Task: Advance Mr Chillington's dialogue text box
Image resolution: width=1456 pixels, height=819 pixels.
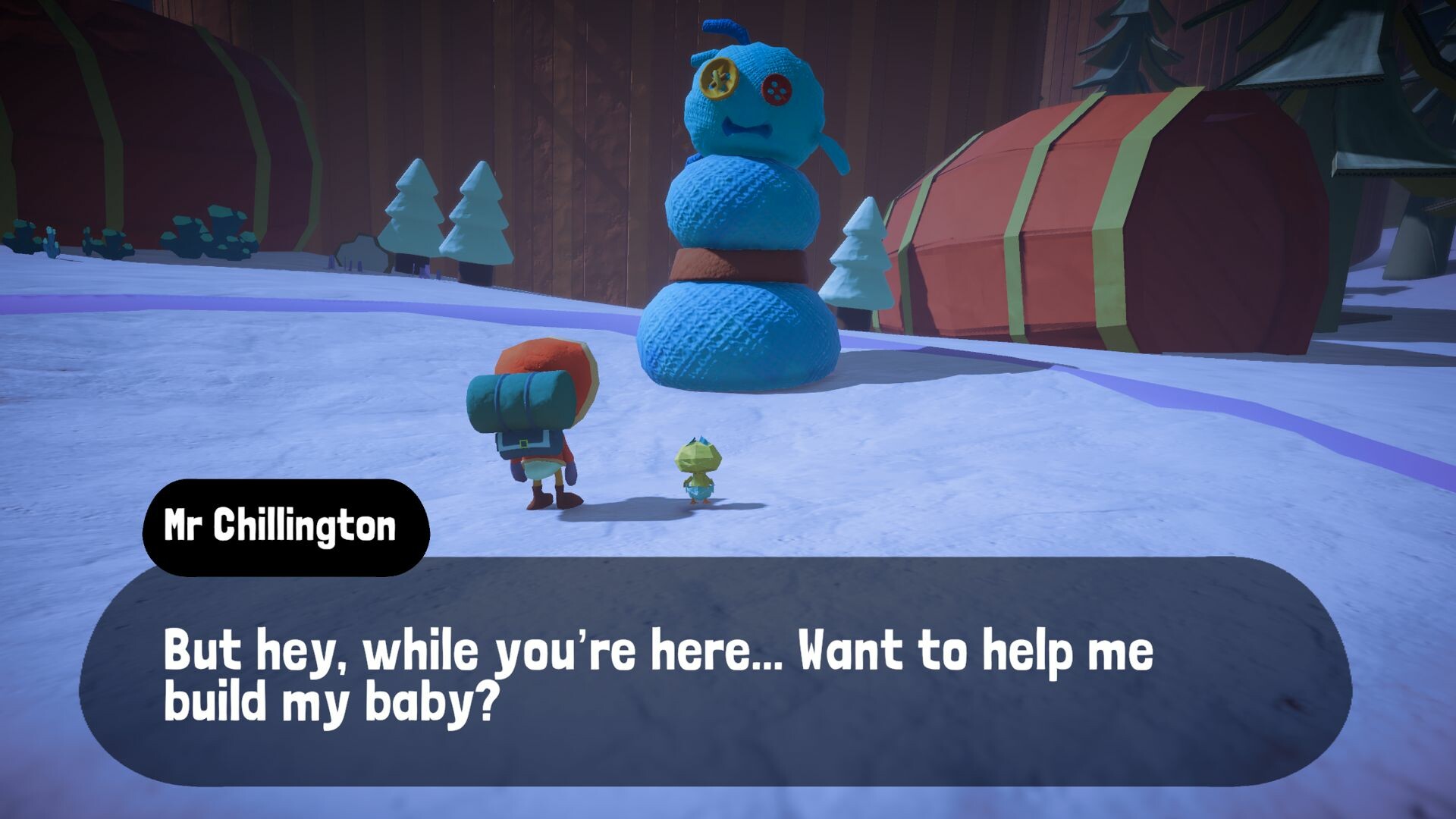Action: tap(714, 672)
